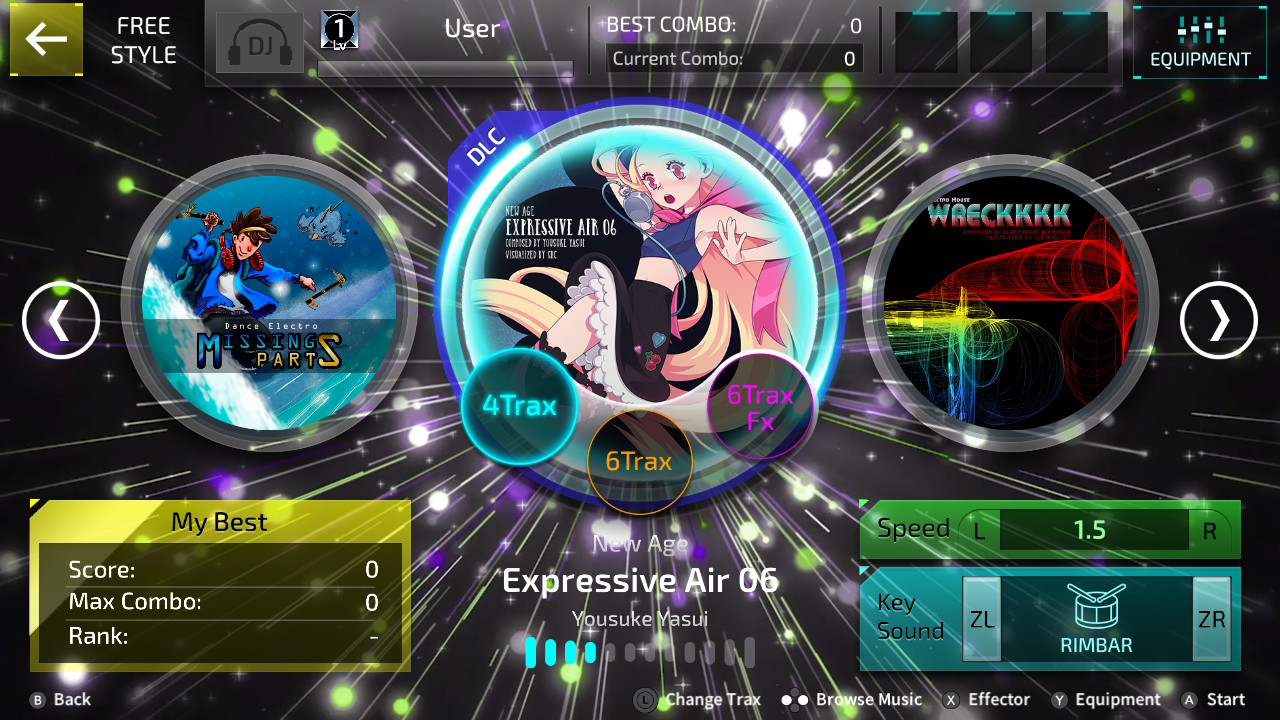This screenshot has width=1280, height=720.
Task: Select the 6Trax Fx mode bubble
Action: coord(759,405)
